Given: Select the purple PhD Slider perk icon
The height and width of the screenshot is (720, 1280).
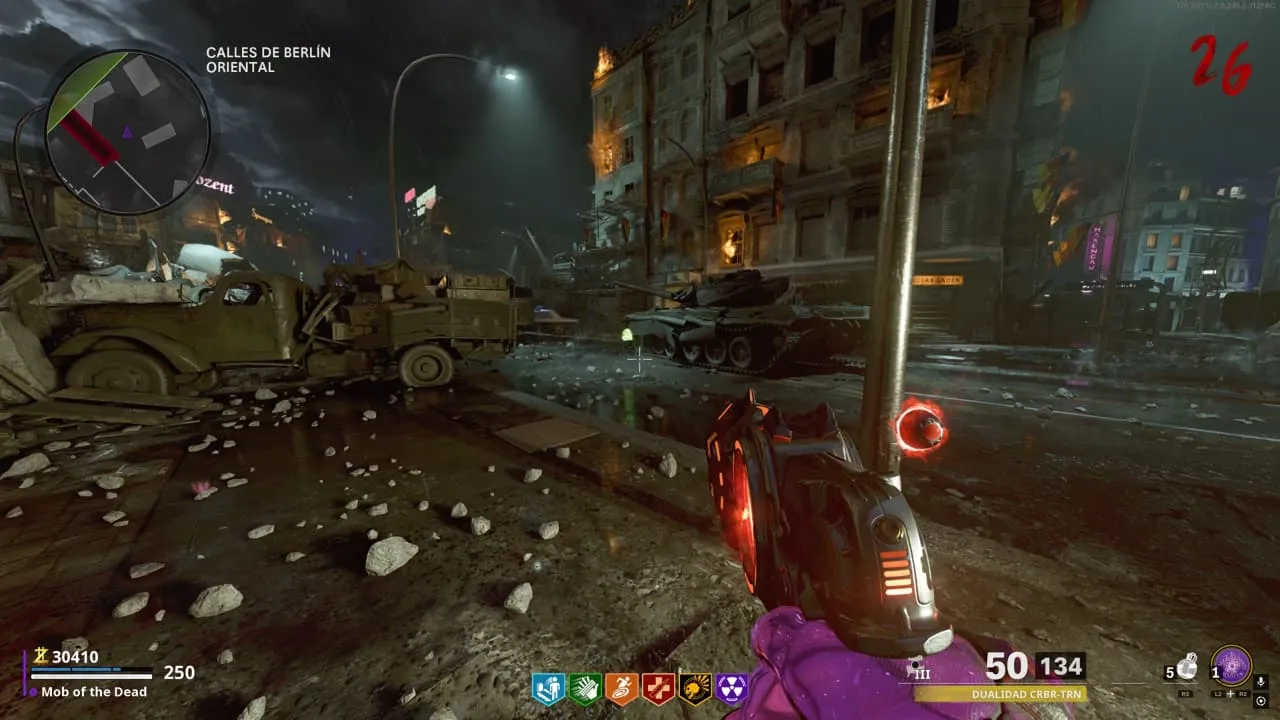Looking at the screenshot, I should click(x=731, y=688).
